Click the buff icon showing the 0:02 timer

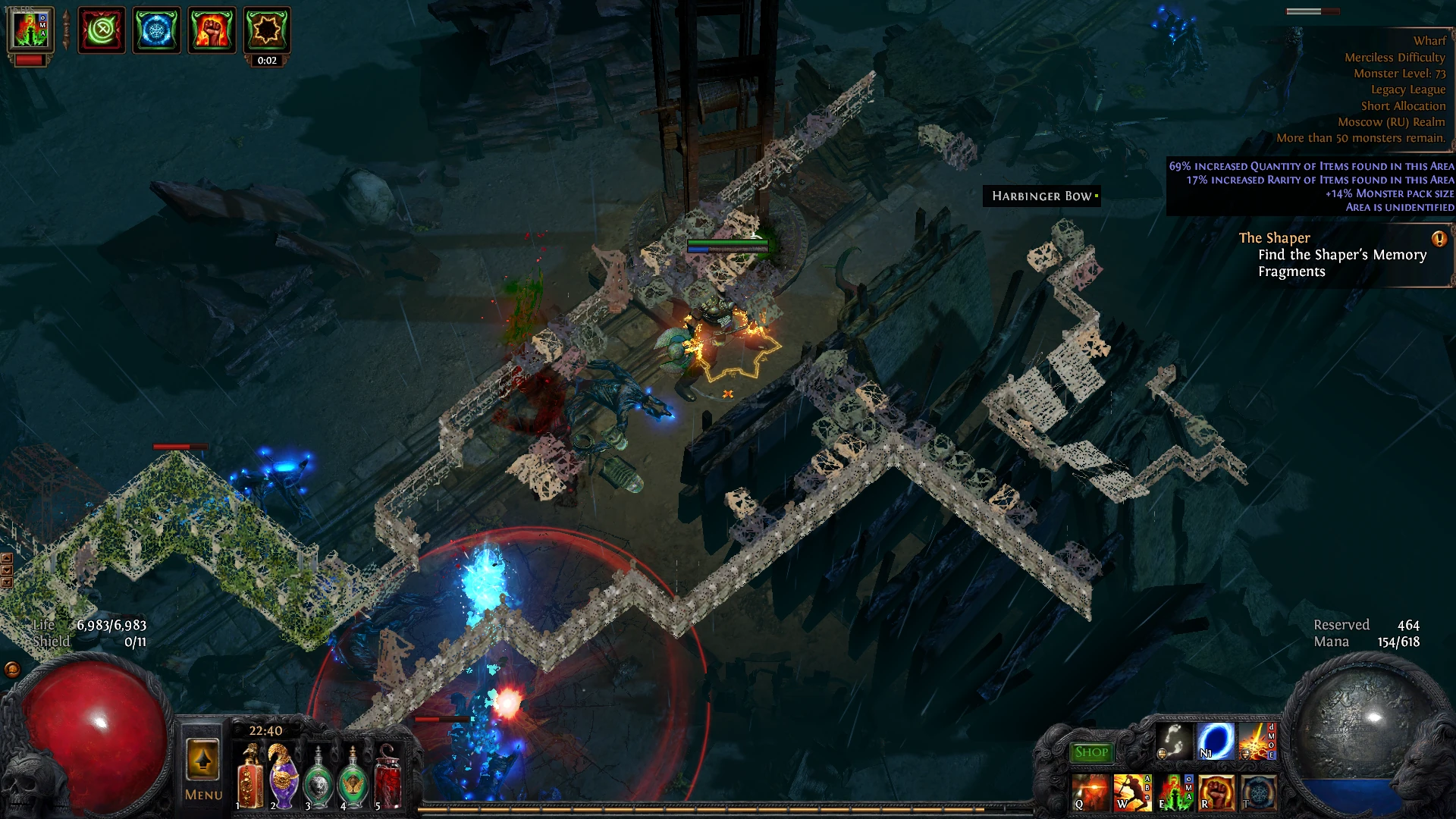268,33
